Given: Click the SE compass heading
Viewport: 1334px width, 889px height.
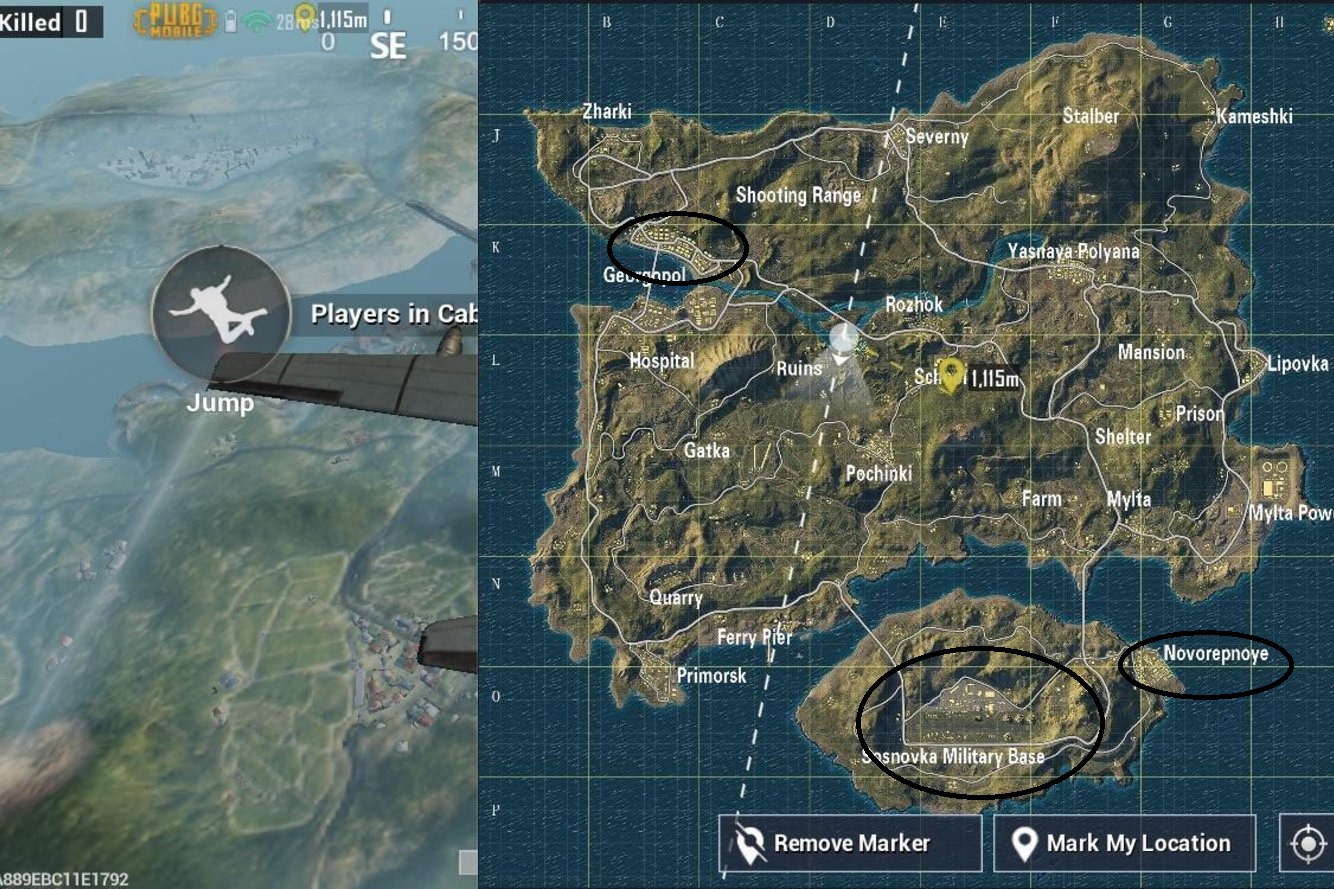Looking at the screenshot, I should point(390,47).
